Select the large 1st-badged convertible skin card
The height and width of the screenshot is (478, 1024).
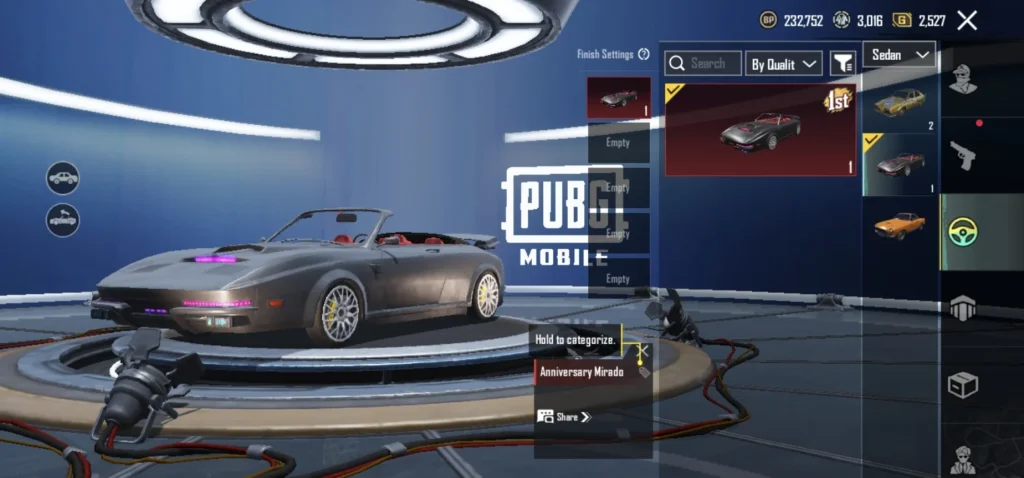click(761, 130)
